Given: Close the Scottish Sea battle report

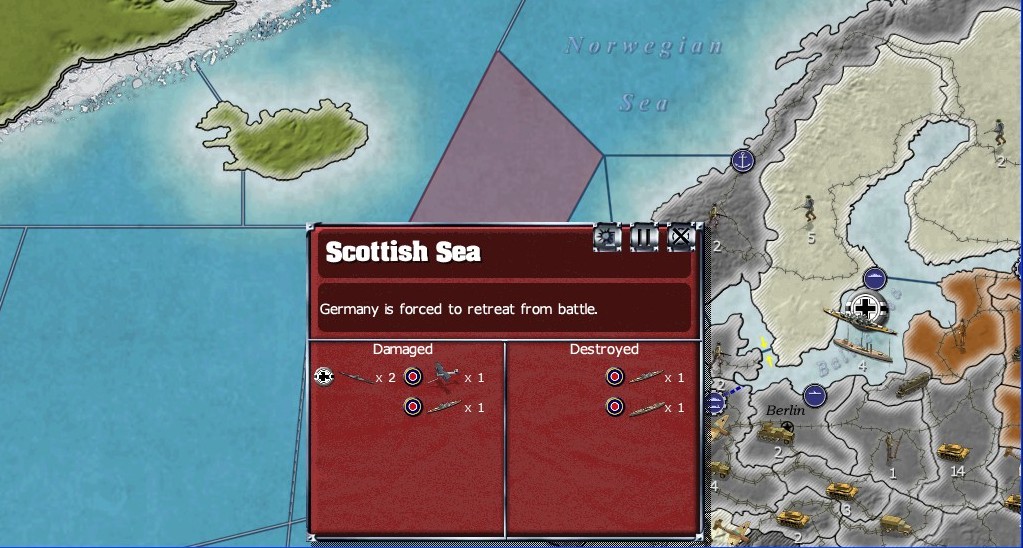Looking at the screenshot, I should click(681, 238).
